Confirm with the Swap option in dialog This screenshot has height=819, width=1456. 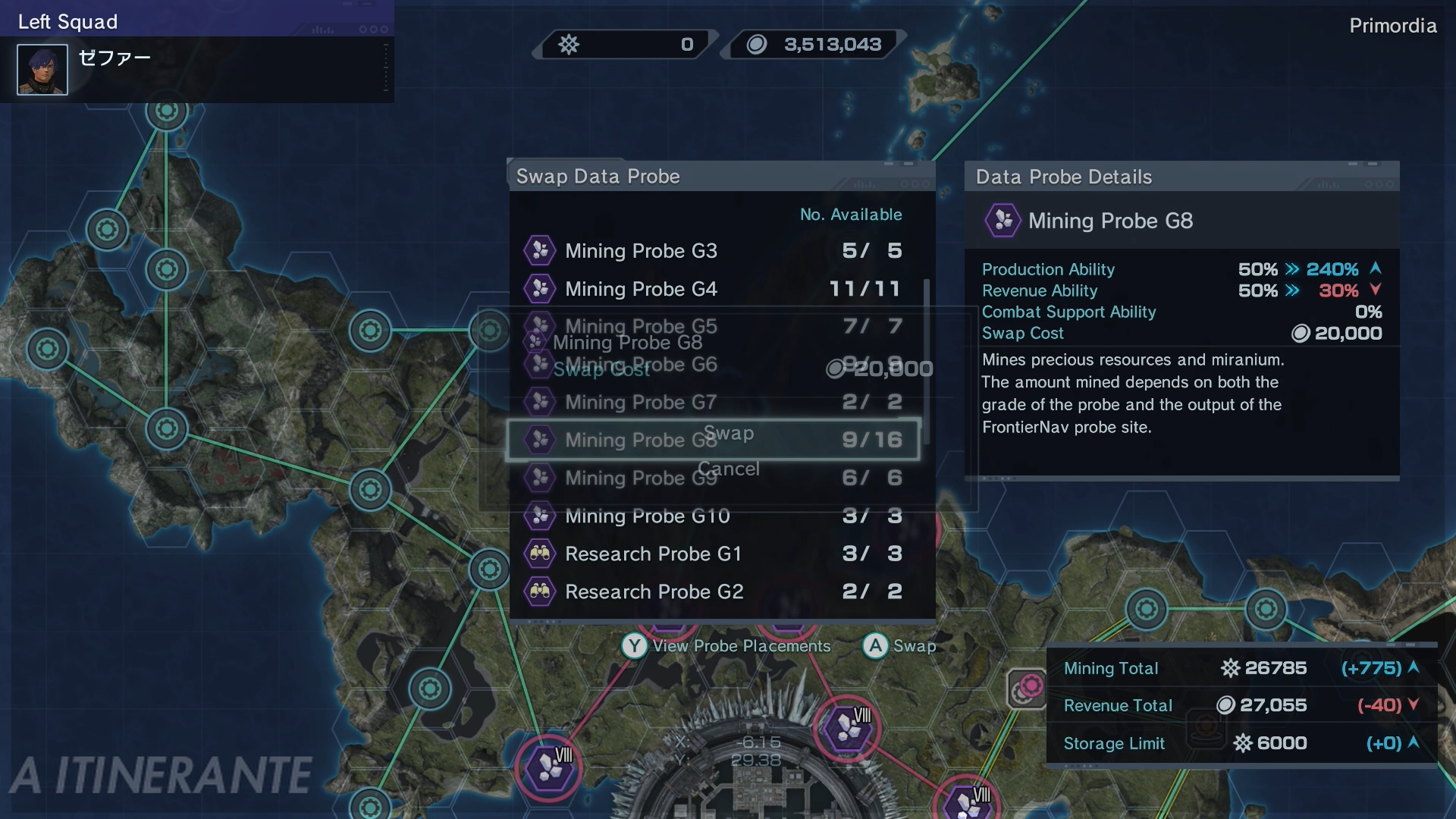pos(729,433)
